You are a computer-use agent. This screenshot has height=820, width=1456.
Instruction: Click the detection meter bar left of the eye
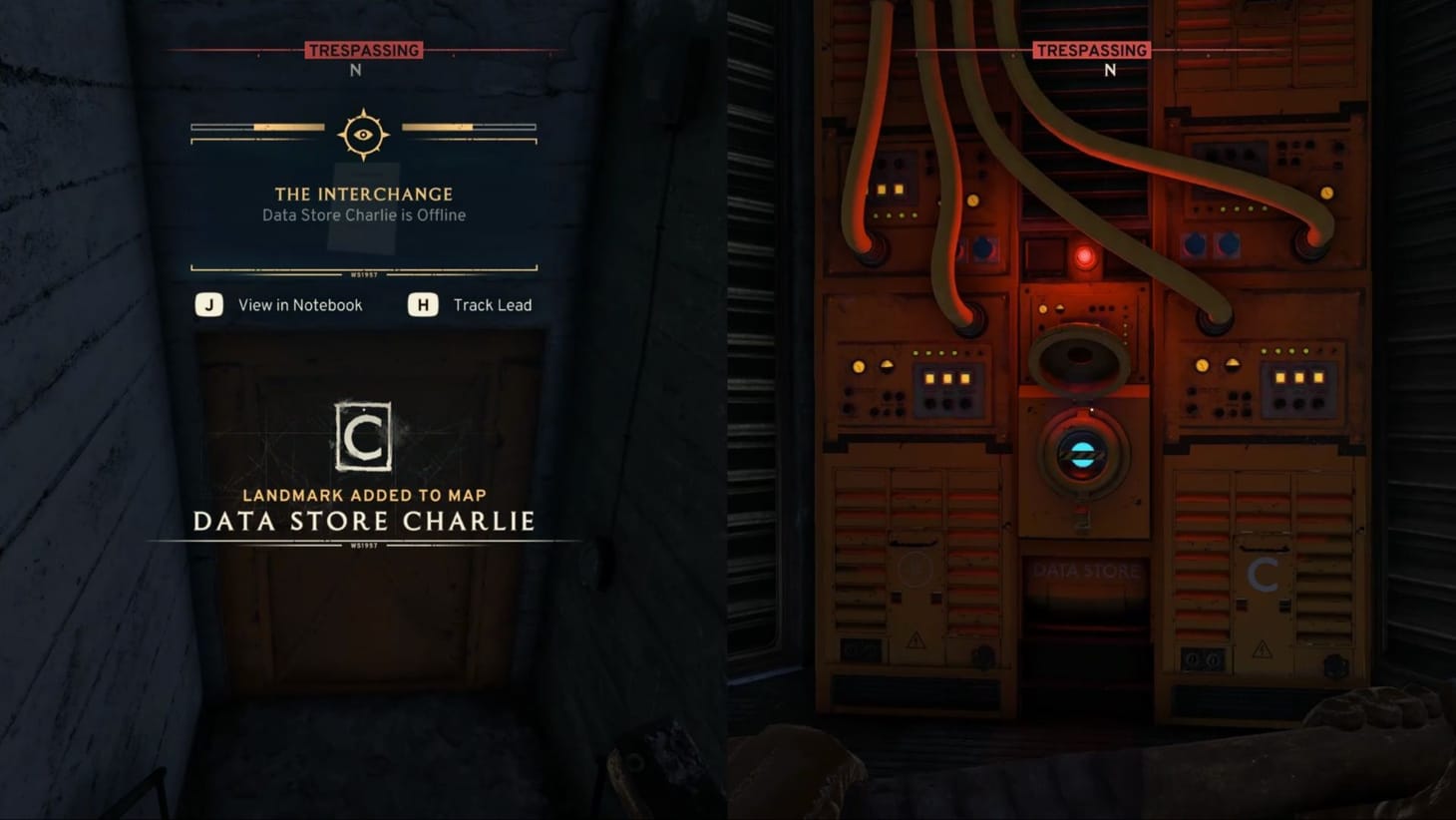coord(257,127)
